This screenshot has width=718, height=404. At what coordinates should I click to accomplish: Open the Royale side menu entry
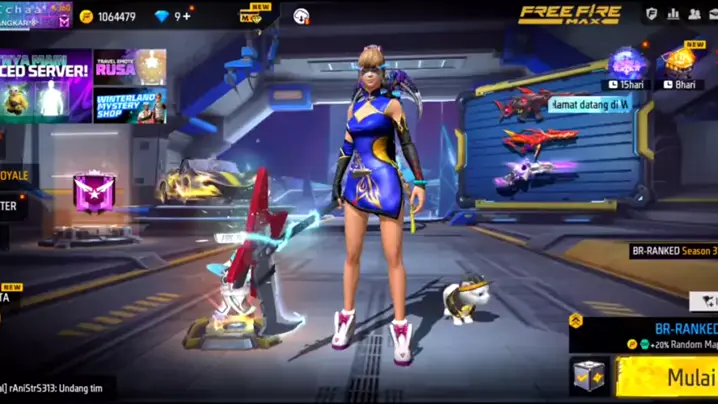(16, 175)
